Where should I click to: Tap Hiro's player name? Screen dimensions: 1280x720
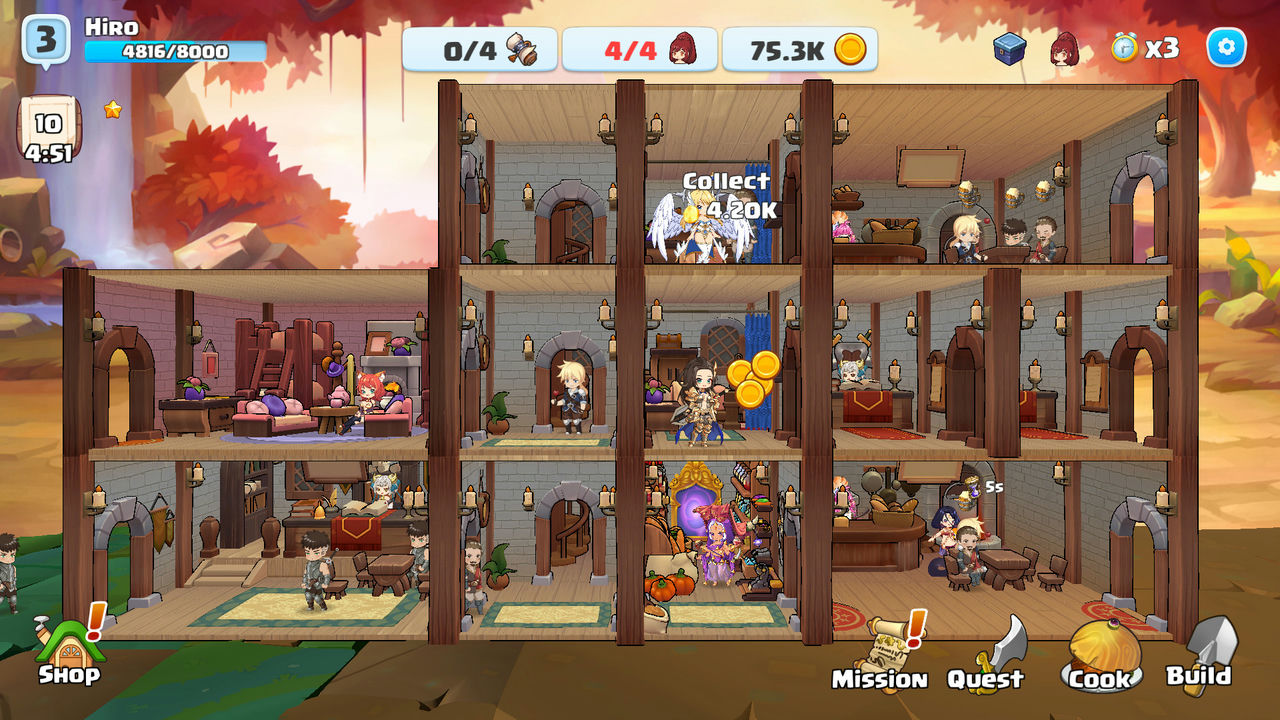click(112, 28)
